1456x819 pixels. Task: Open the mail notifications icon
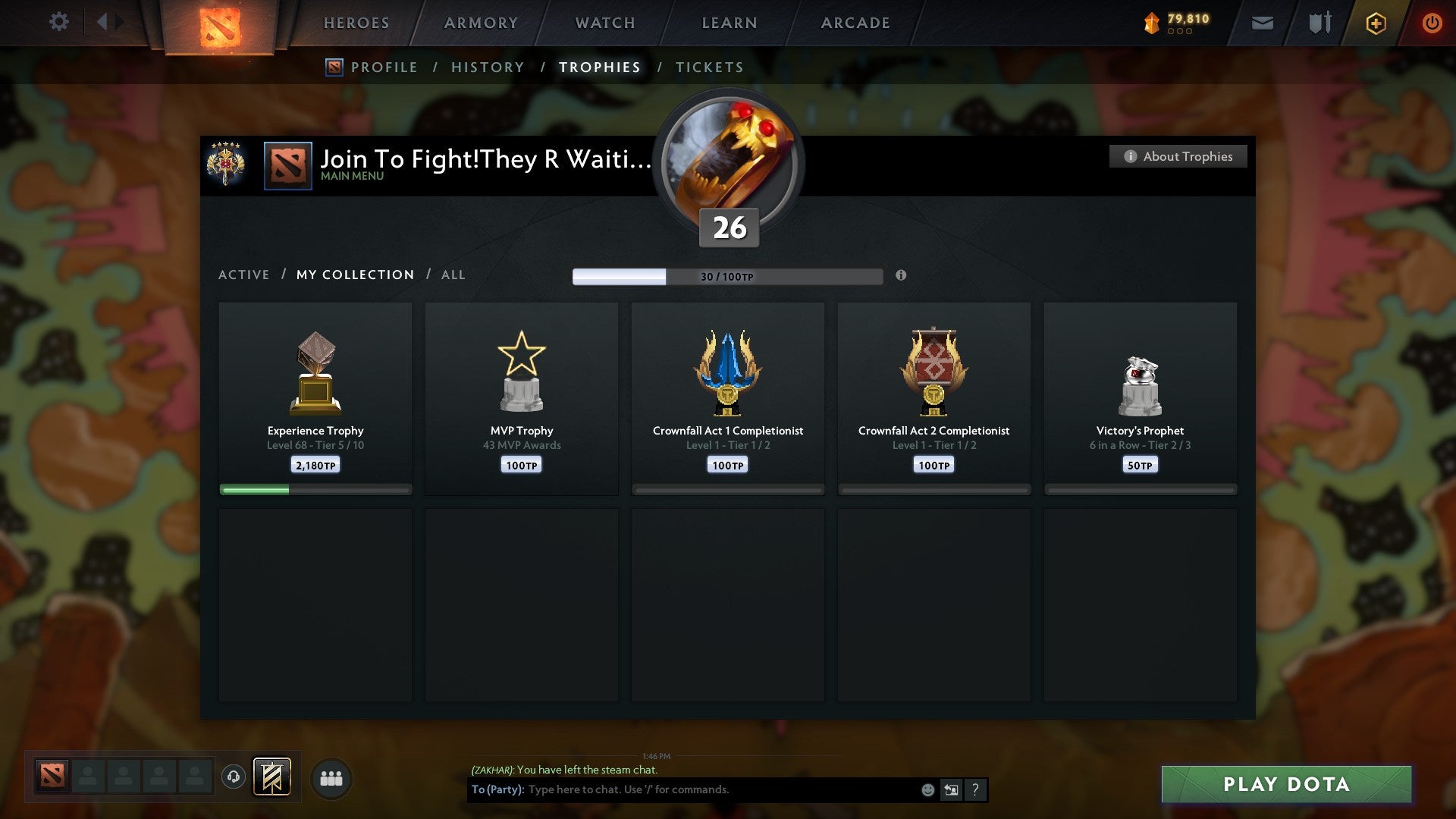pos(1263,23)
